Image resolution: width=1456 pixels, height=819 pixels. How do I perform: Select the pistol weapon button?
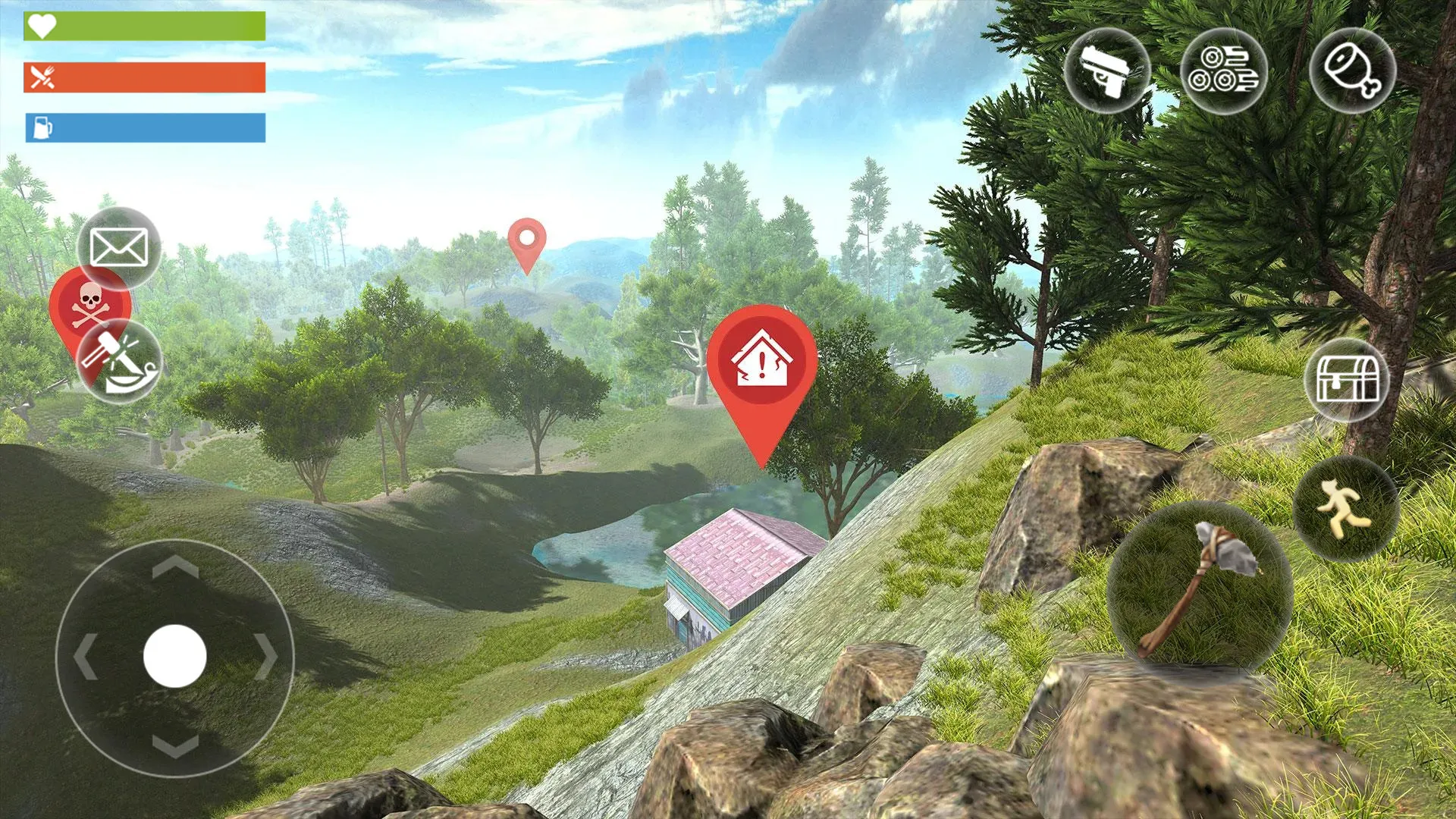tap(1107, 71)
